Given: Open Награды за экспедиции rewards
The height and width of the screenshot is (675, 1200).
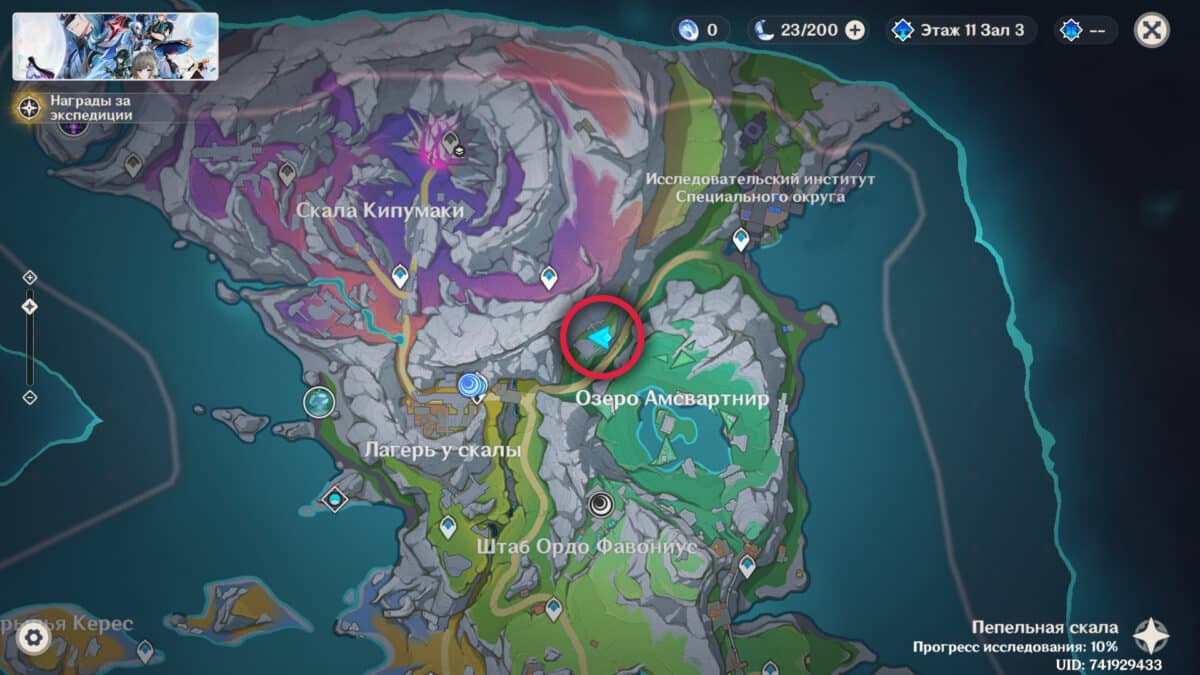Looking at the screenshot, I should (30, 107).
